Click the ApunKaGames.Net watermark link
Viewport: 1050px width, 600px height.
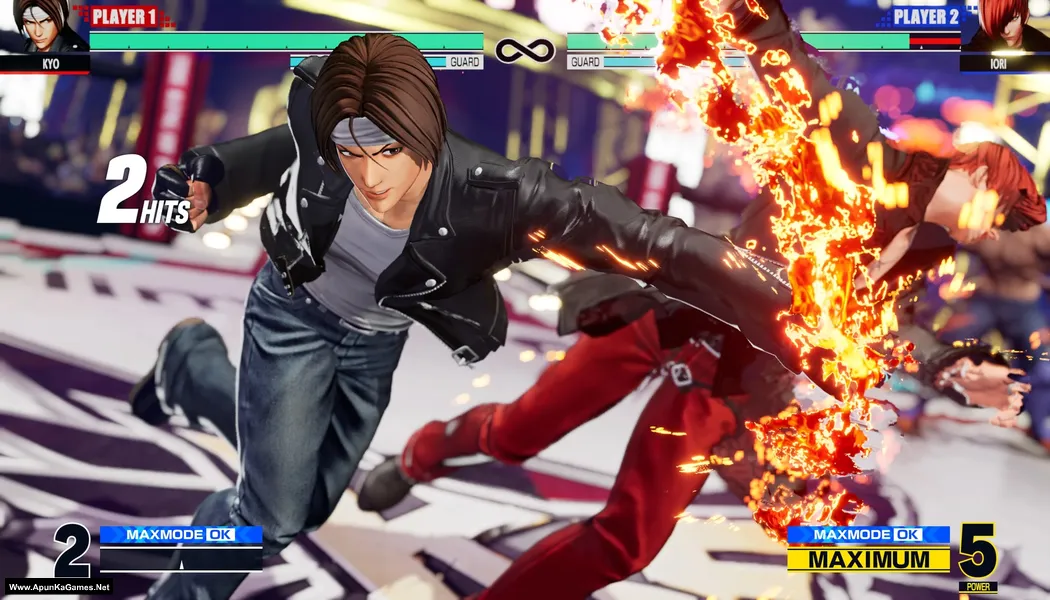pos(58,587)
